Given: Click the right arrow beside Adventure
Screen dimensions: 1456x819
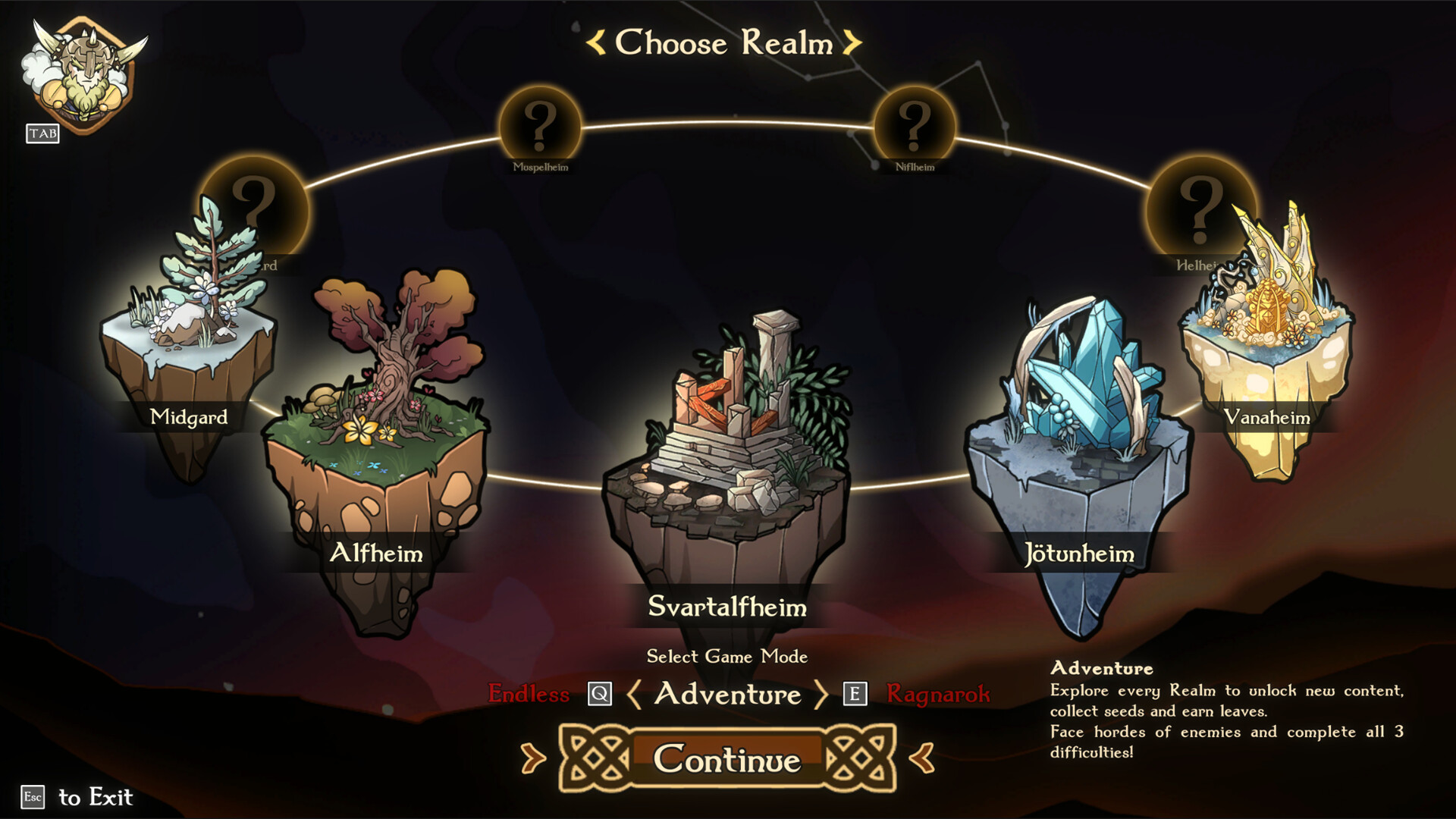Looking at the screenshot, I should (820, 695).
